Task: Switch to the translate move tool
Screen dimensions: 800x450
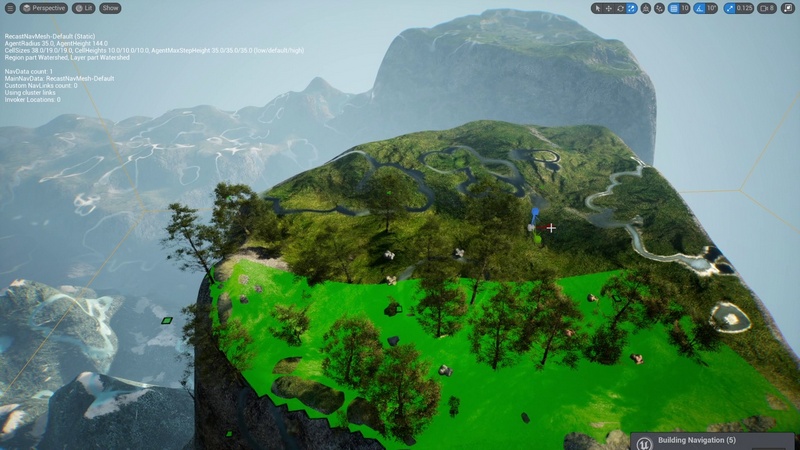Action: click(x=610, y=8)
